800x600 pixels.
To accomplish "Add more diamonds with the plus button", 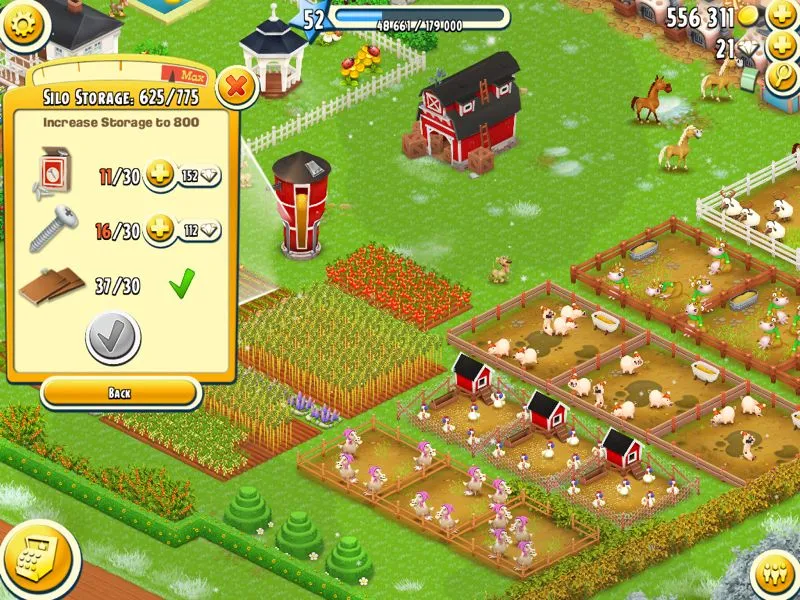I will pyautogui.click(x=781, y=47).
